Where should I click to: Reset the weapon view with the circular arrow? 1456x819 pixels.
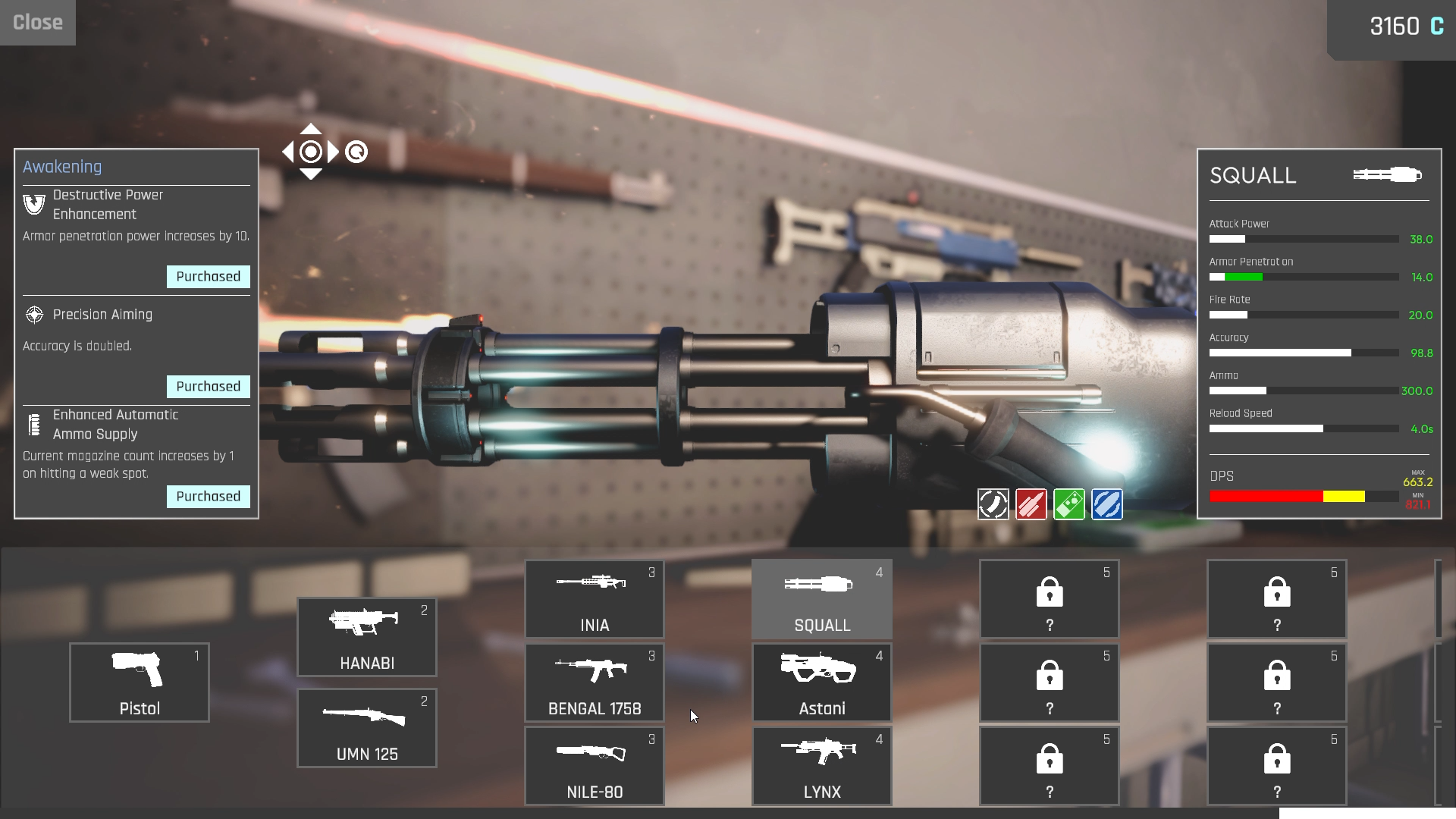356,152
